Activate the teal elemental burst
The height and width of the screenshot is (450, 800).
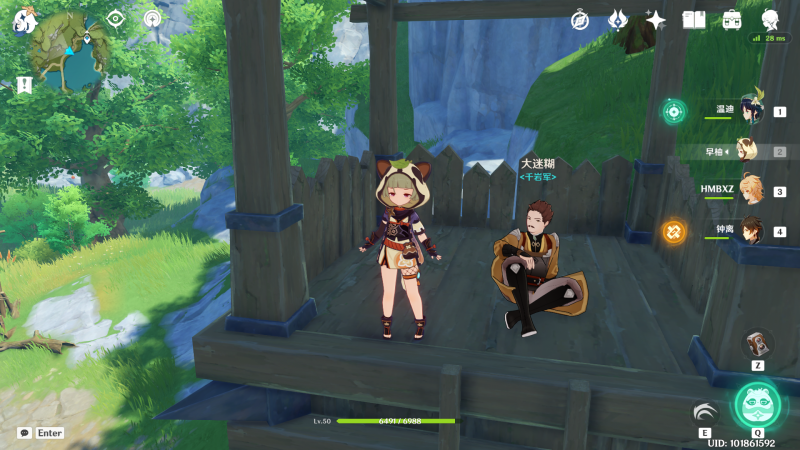click(757, 404)
